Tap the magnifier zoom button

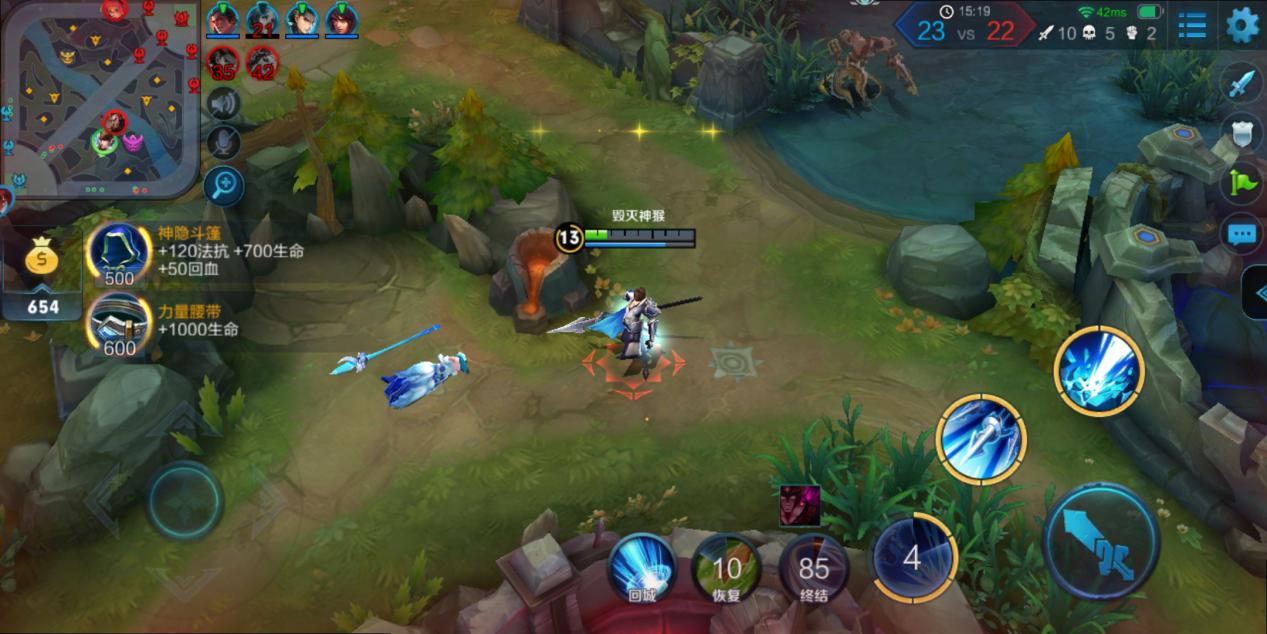tap(224, 185)
